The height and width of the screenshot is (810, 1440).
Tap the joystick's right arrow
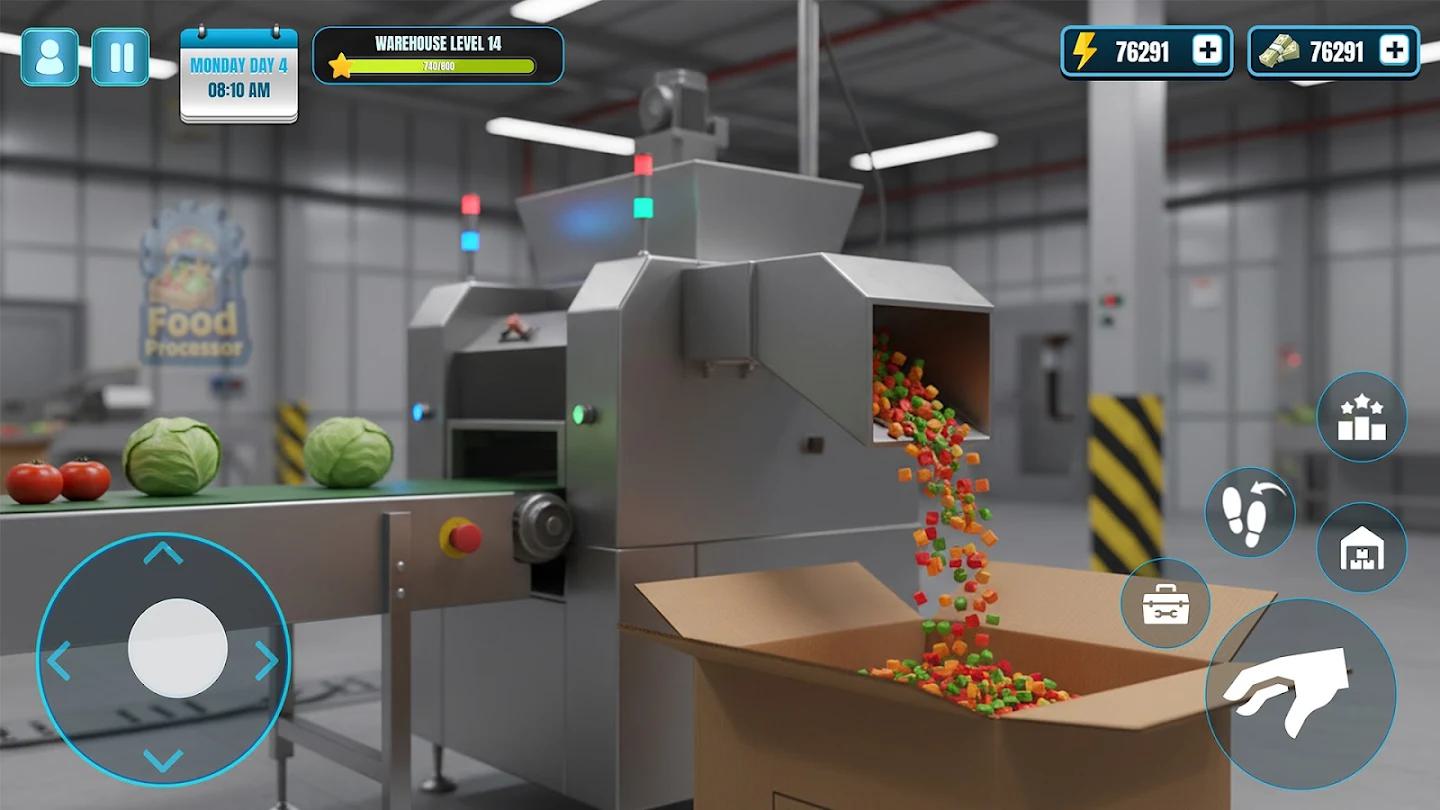click(266, 660)
